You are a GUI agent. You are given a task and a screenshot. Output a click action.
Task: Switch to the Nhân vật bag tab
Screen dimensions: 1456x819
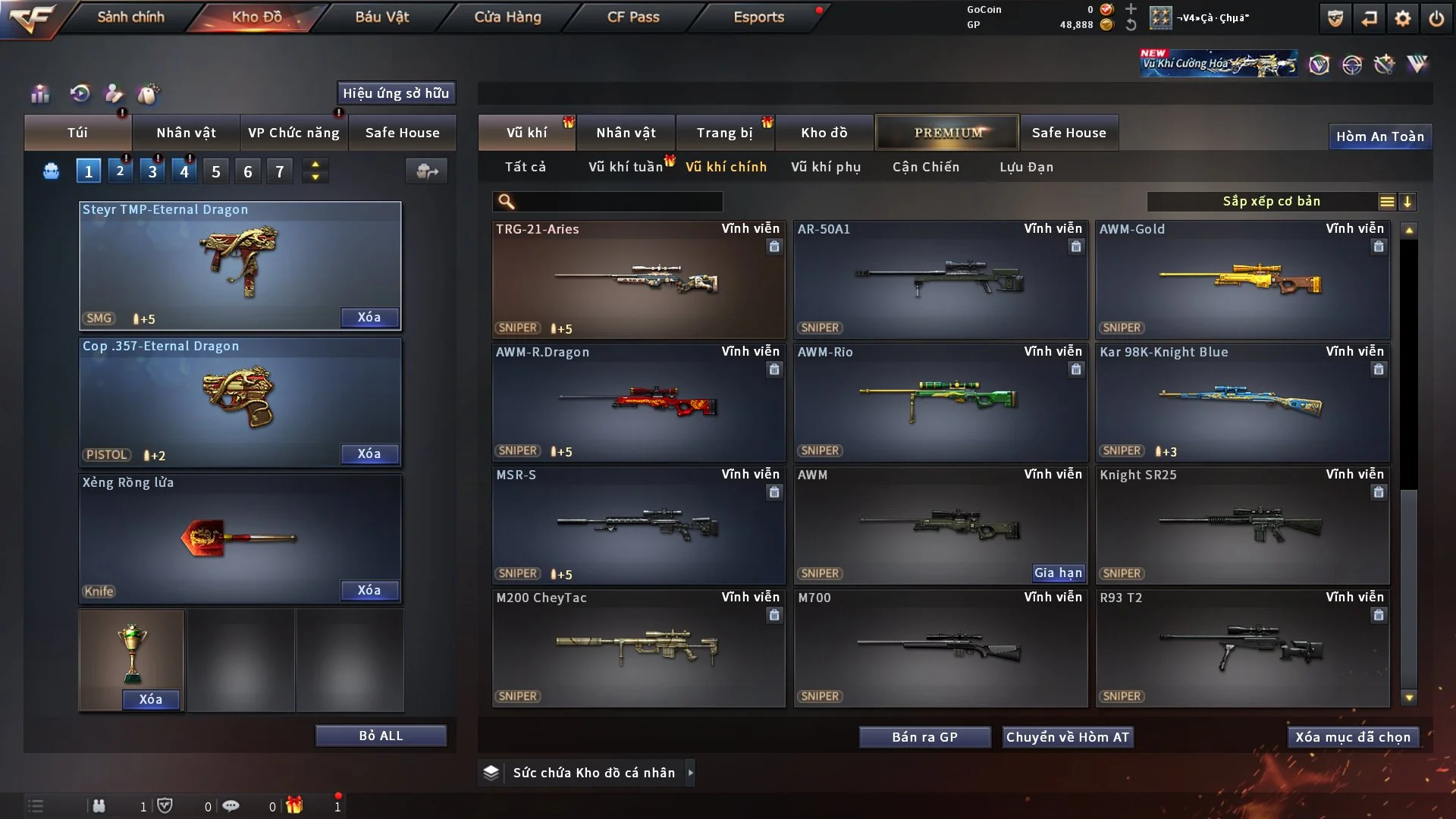[186, 133]
